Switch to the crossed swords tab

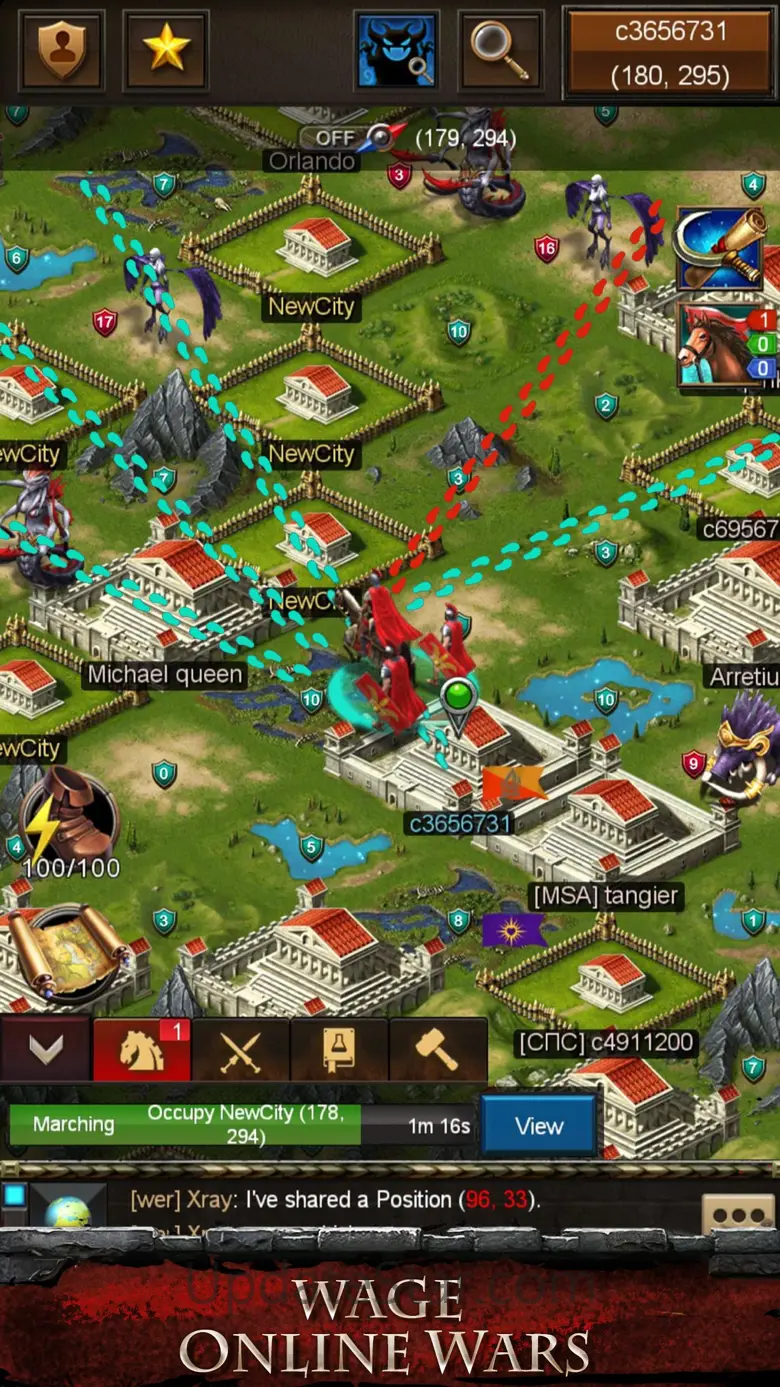click(240, 1050)
